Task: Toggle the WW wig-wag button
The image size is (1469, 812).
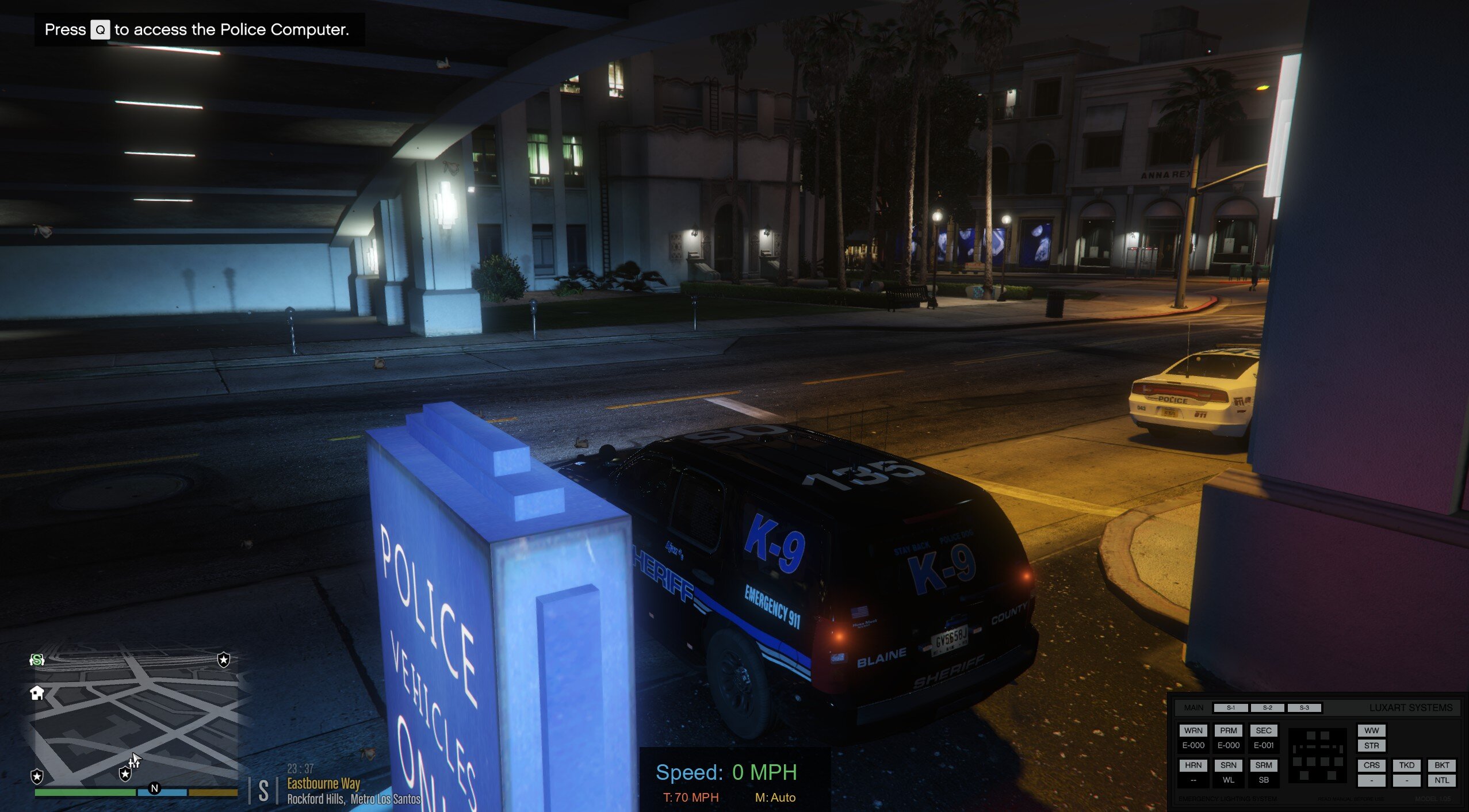Action: coord(1371,730)
